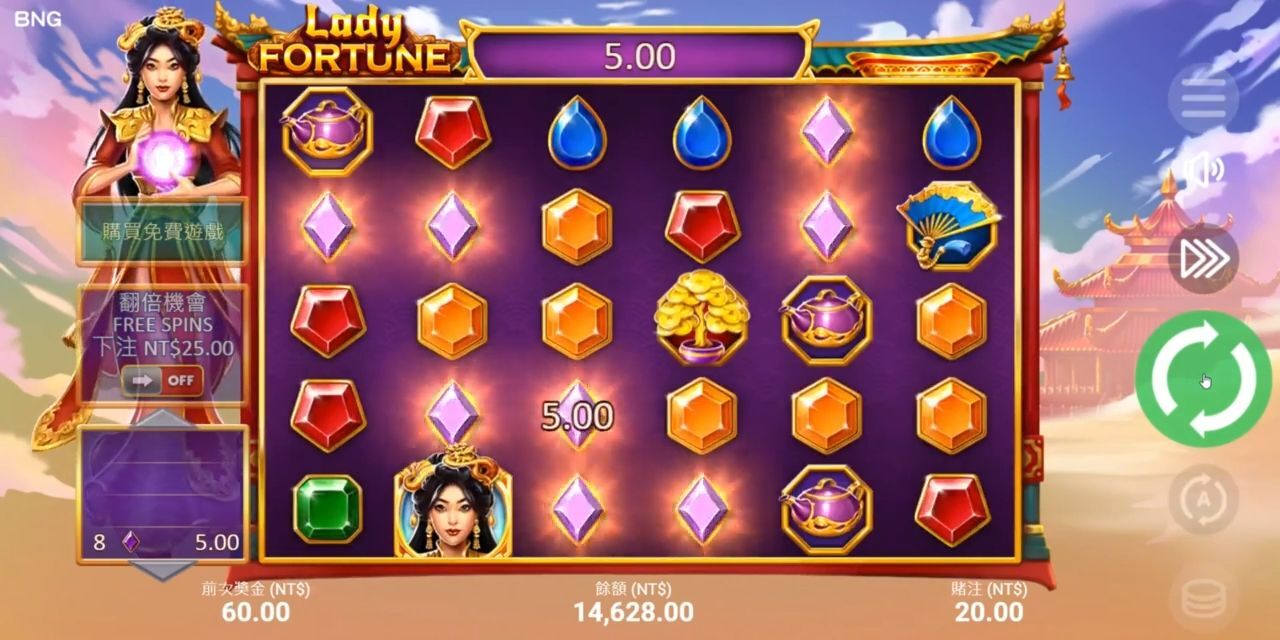Click the win list down arrow
The width and height of the screenshot is (1280, 640).
pyautogui.click(x=163, y=570)
